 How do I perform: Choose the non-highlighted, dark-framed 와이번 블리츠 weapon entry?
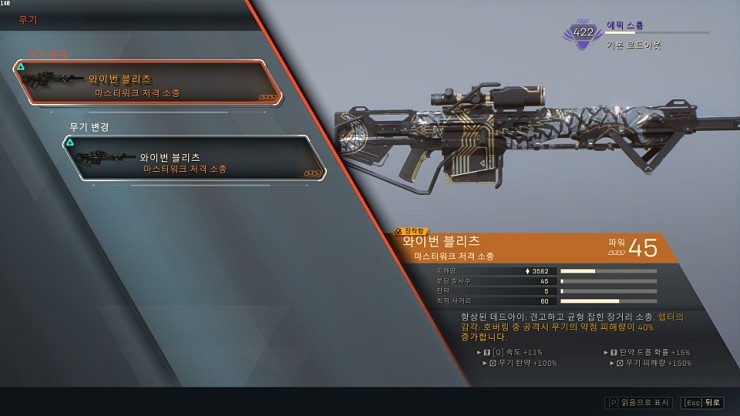[x=193, y=160]
